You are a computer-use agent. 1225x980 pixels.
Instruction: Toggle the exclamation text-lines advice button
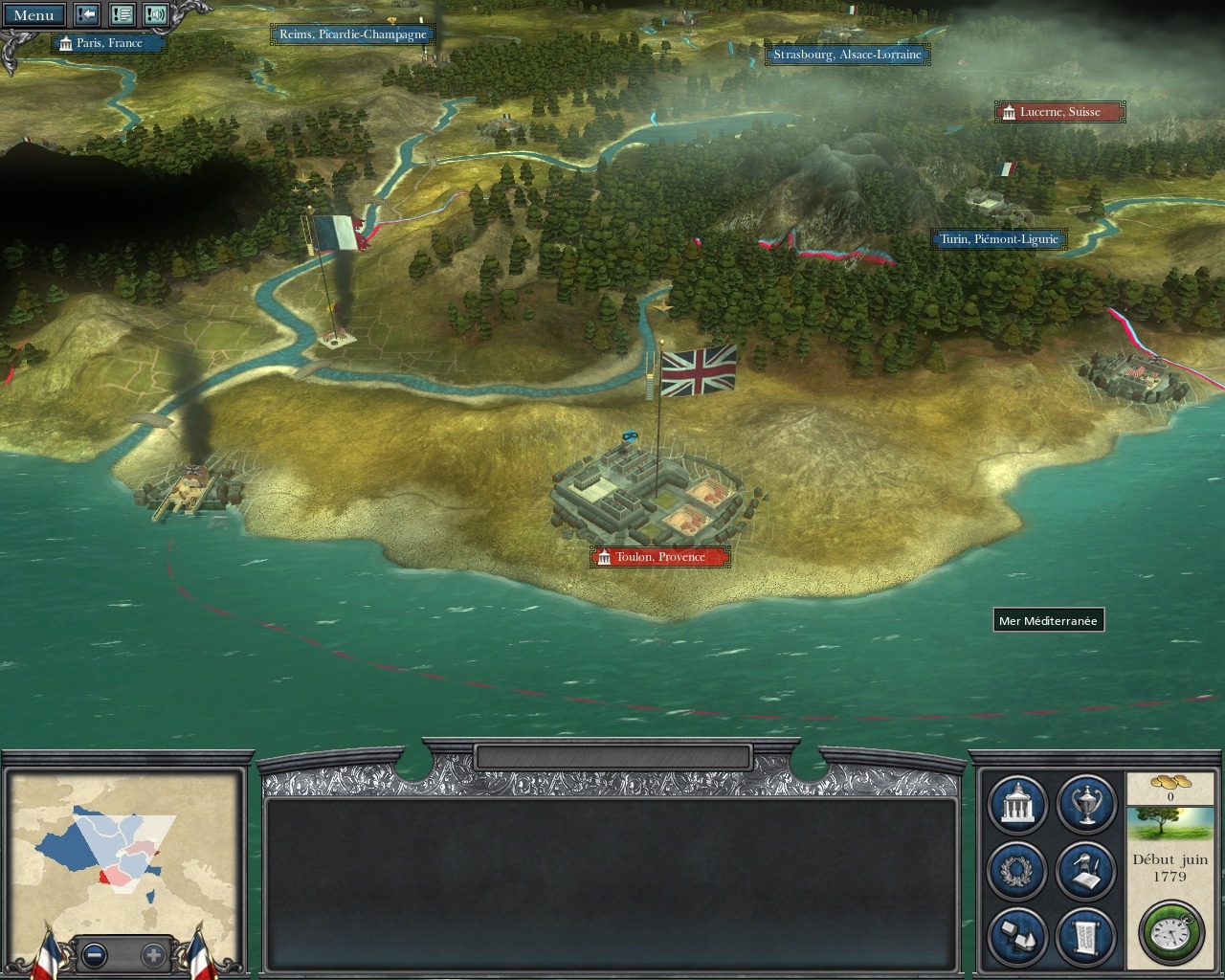[122, 15]
